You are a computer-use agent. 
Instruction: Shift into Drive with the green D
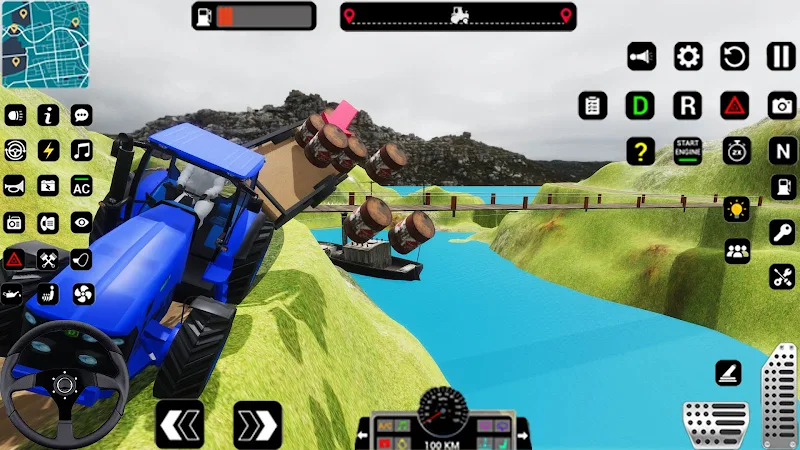640,105
